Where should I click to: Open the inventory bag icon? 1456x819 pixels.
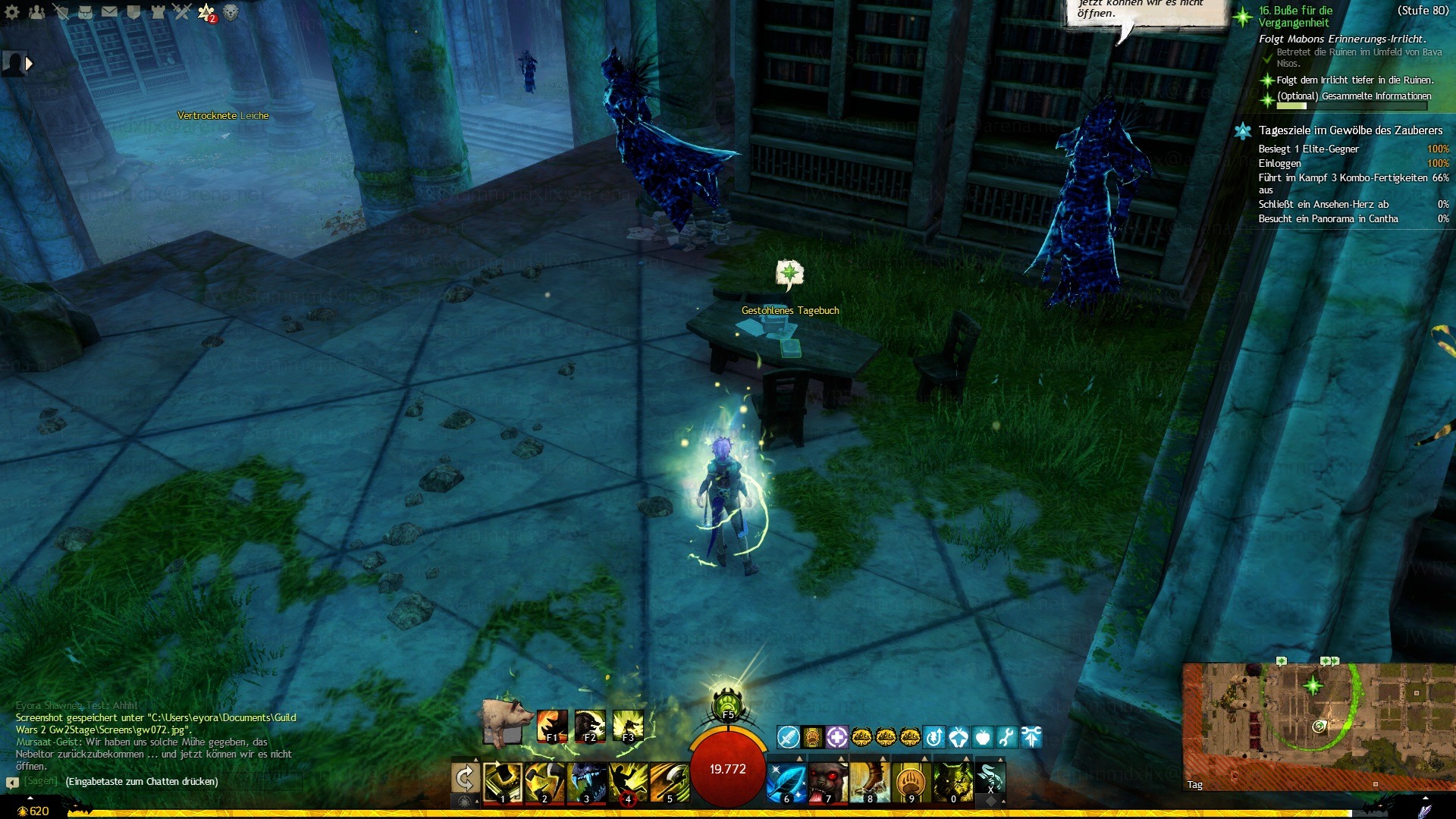(85, 12)
